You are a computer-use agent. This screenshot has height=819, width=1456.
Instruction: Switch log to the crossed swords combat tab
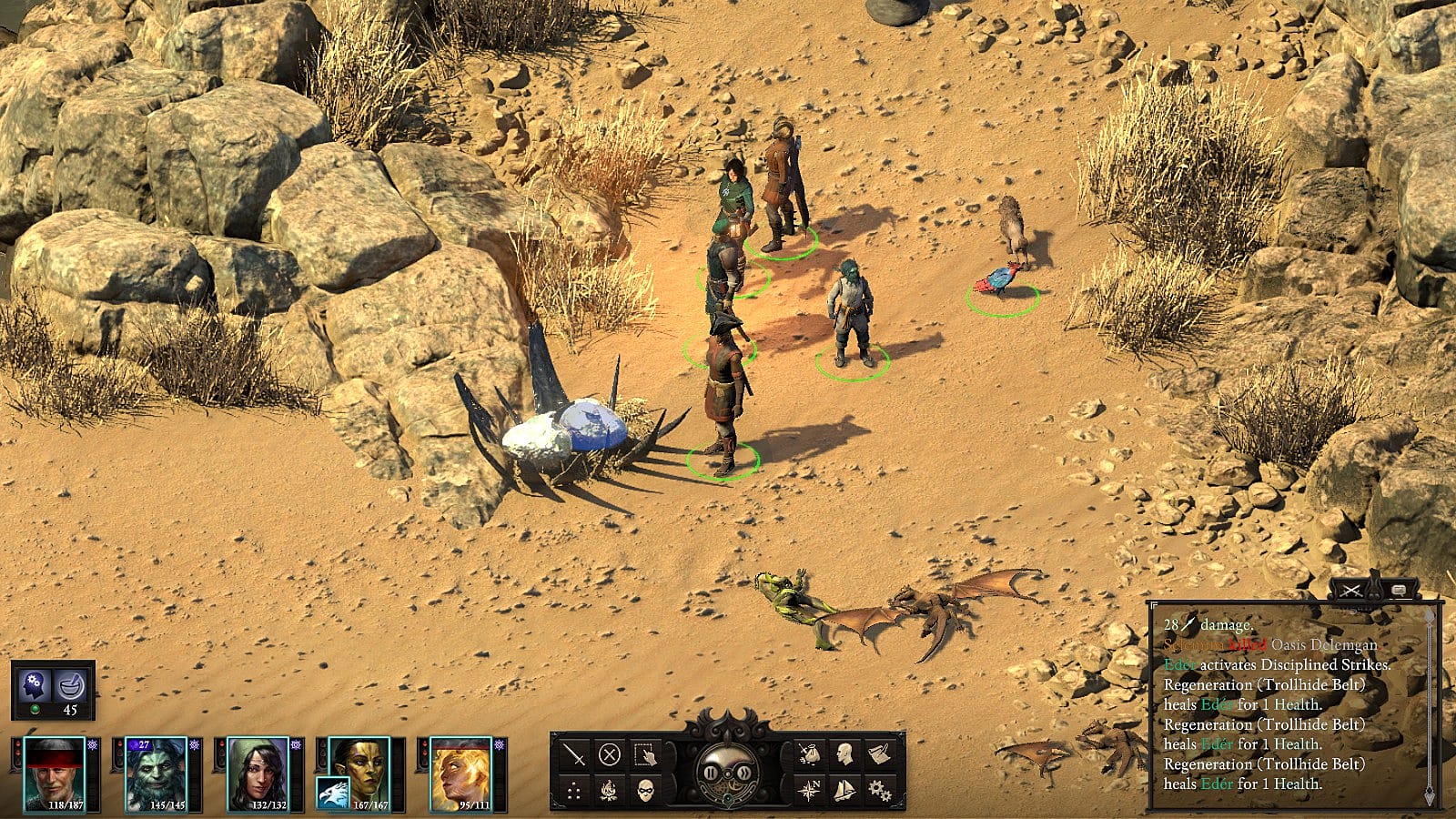click(x=1352, y=591)
